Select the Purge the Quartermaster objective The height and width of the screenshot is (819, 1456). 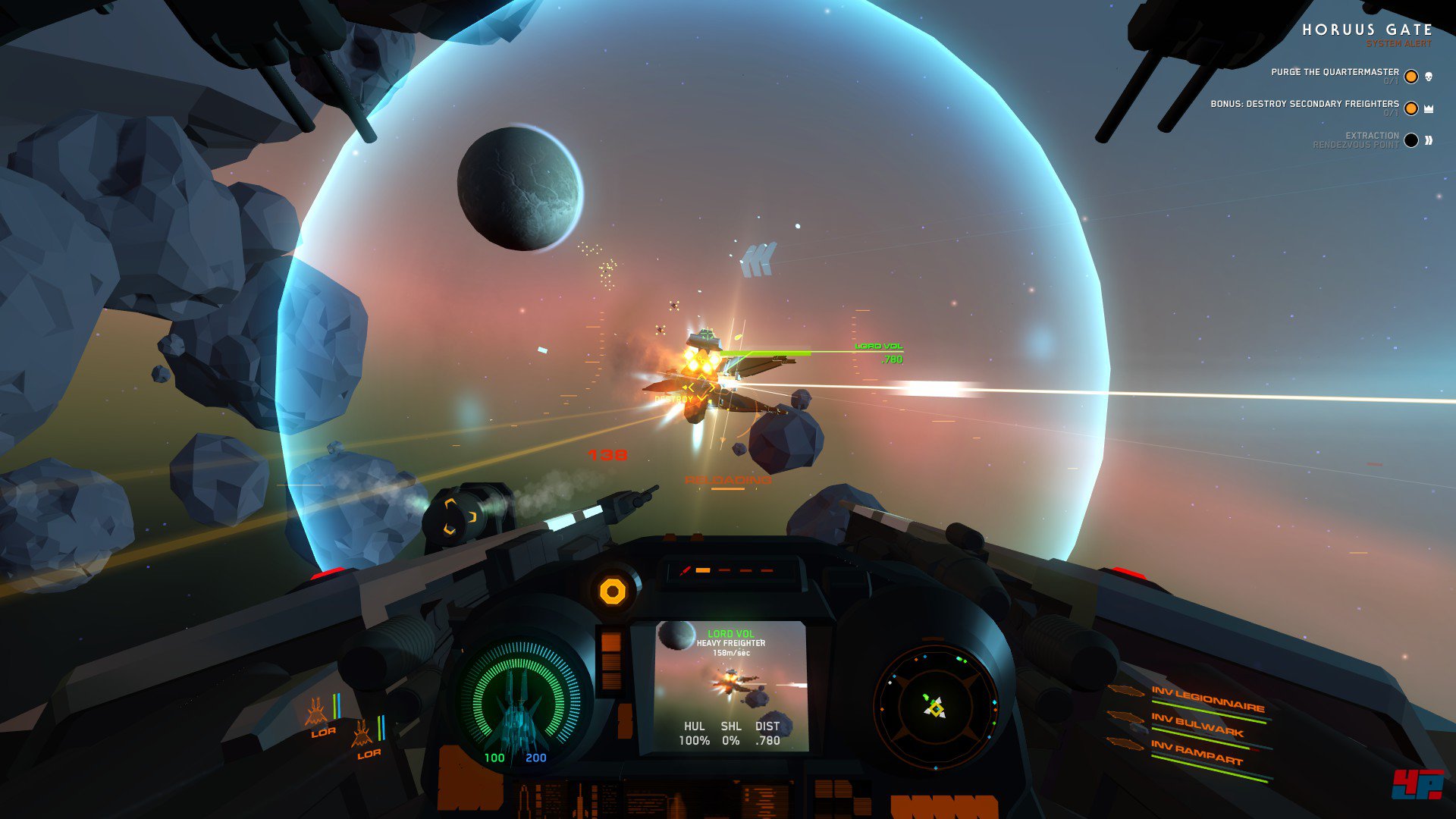click(1335, 72)
